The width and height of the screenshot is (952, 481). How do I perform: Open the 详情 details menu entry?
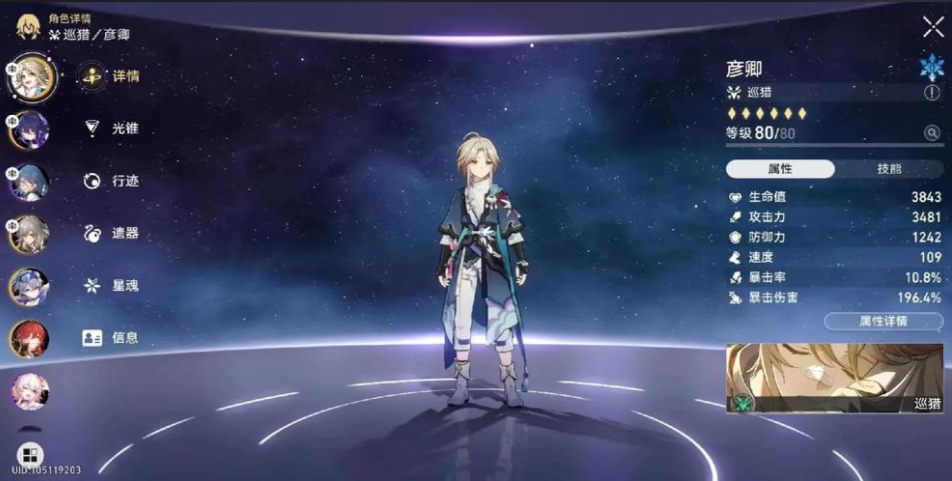[110, 76]
